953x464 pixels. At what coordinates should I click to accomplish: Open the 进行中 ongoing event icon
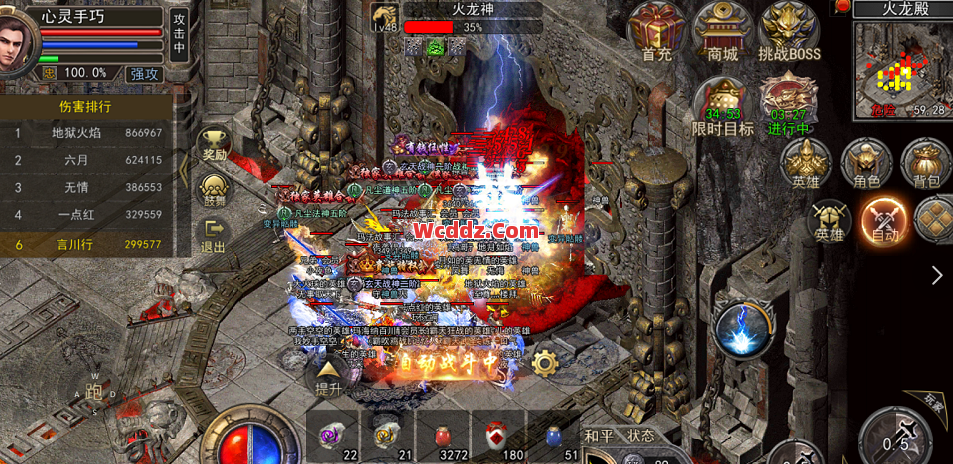point(788,105)
